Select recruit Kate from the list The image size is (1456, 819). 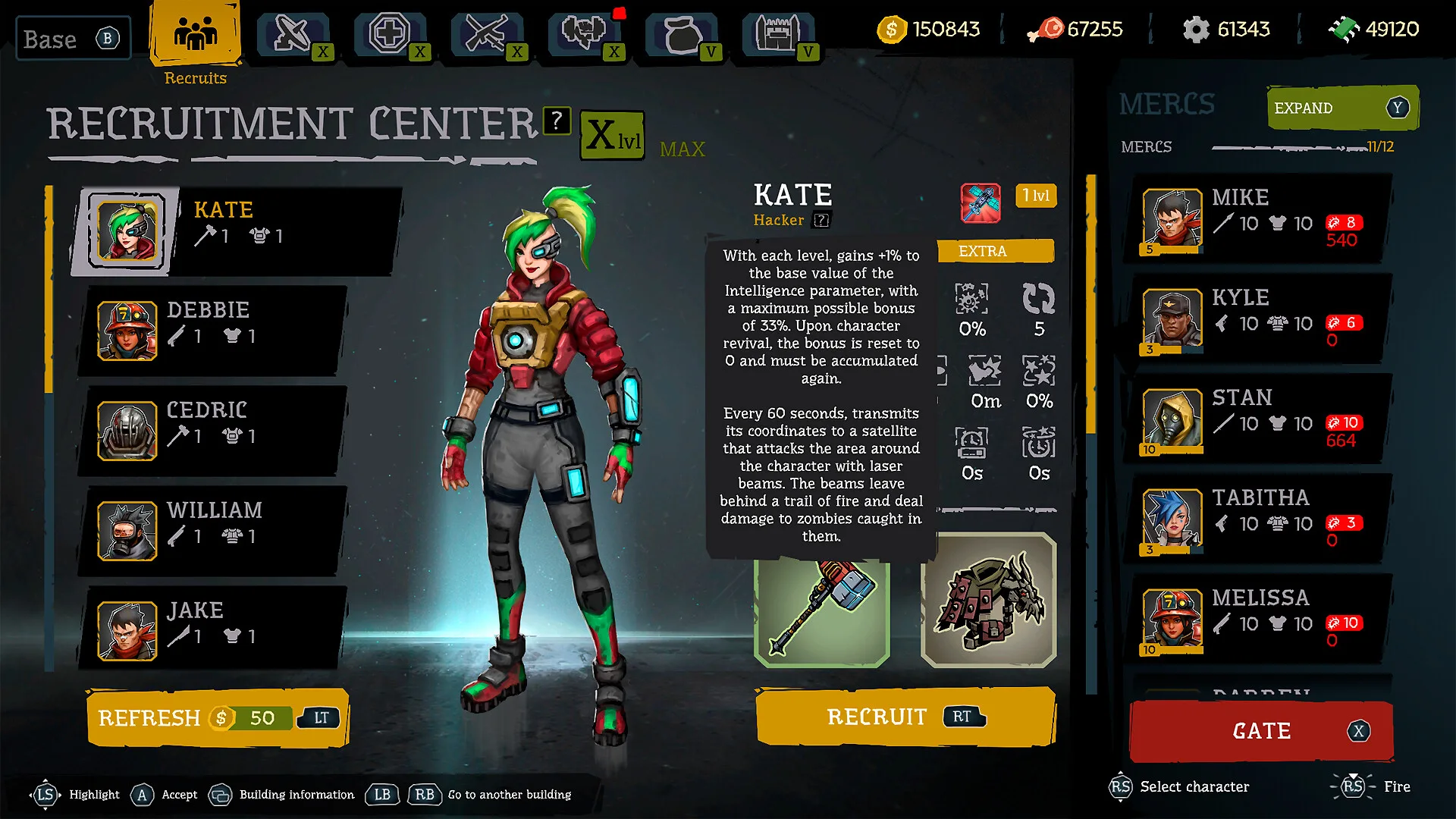coord(235,230)
